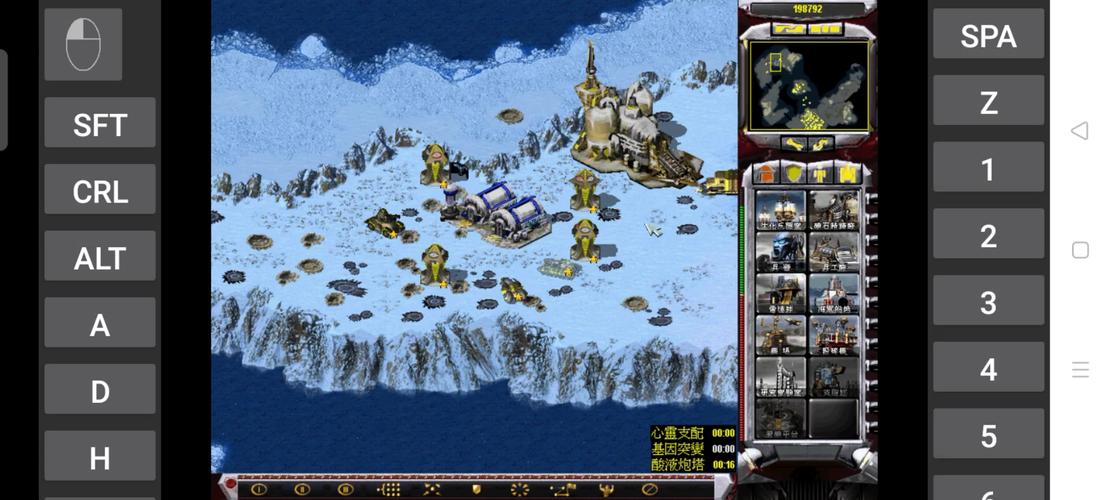Toggle the mouse button overlay icon
This screenshot has height=500, width=1107.
[83, 45]
